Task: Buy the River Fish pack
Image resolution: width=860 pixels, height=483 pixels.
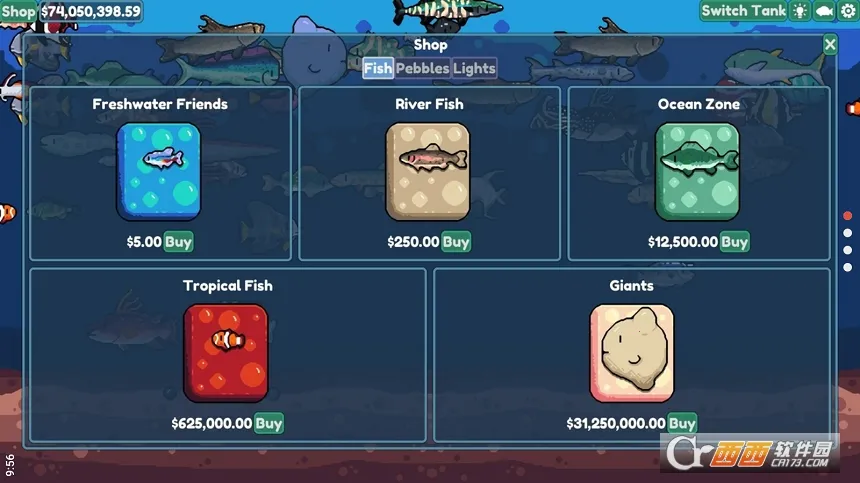Action: click(456, 241)
